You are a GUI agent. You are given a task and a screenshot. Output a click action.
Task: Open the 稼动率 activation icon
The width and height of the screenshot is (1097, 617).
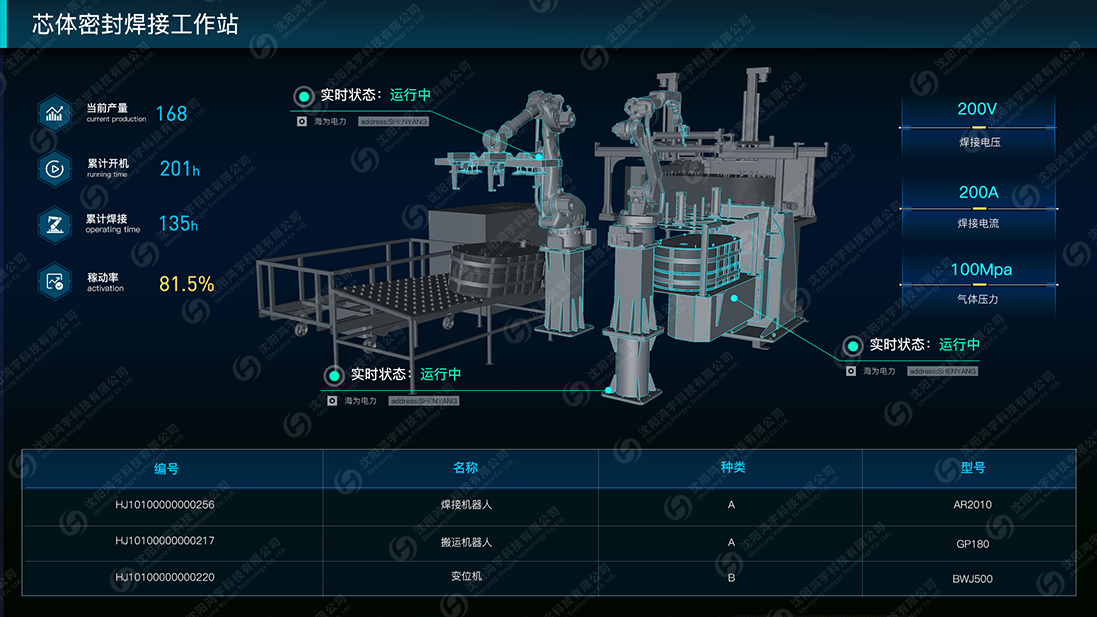click(54, 281)
